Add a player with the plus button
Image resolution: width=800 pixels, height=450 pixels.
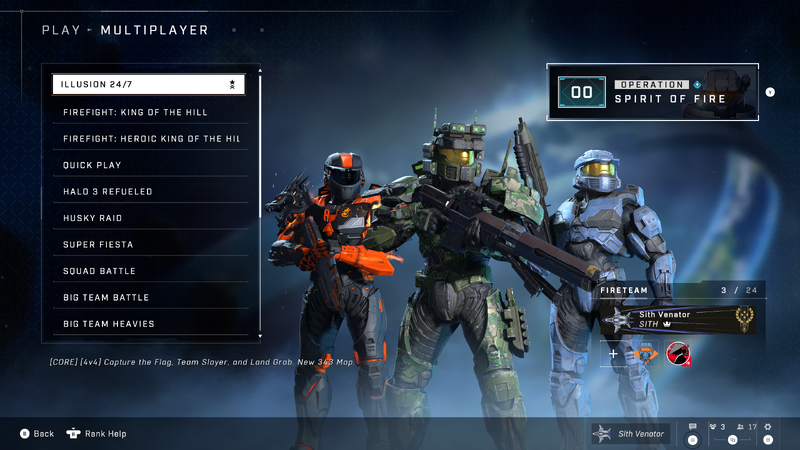614,354
